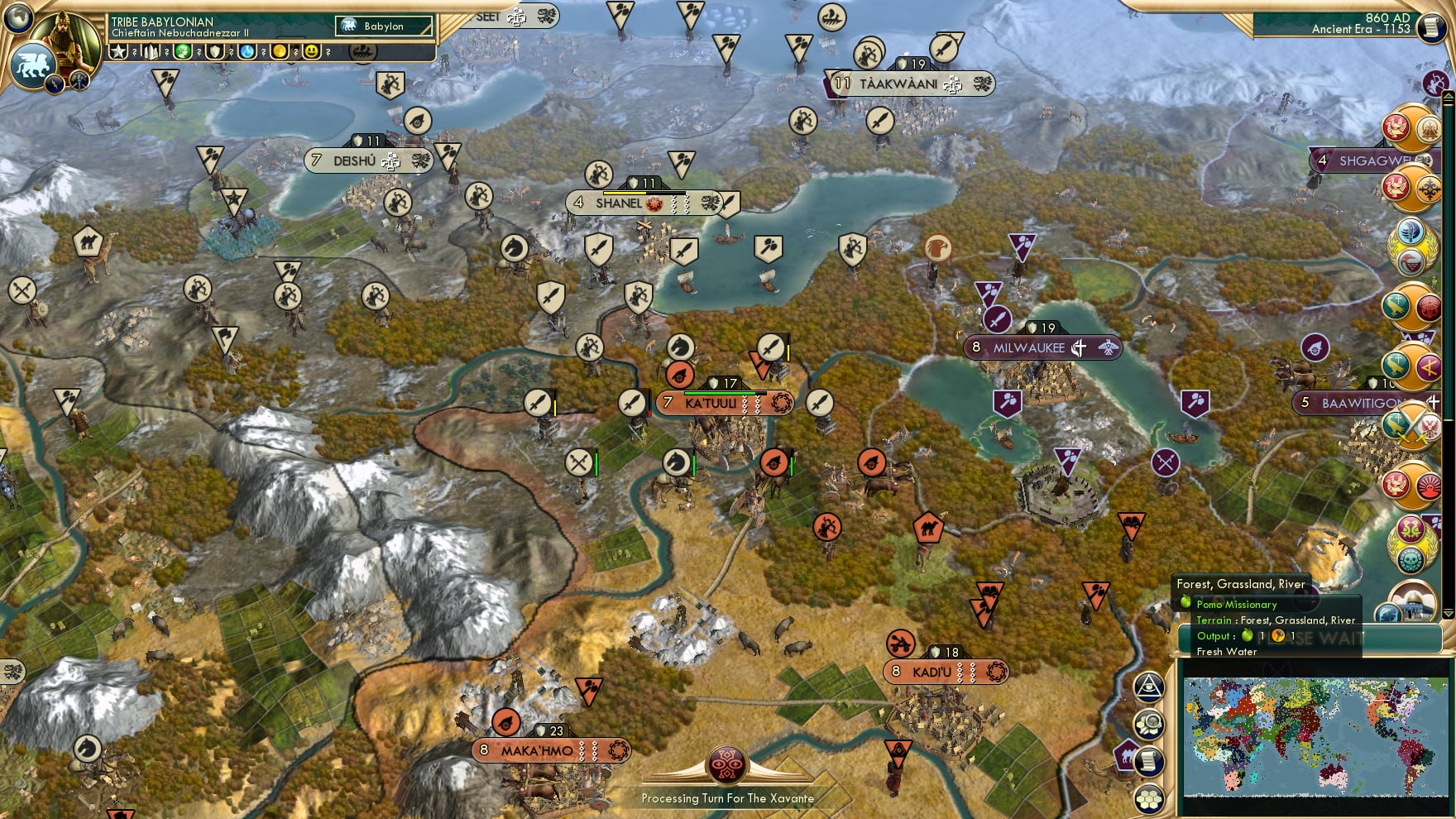Open the Notification Log scroll icon
The height and width of the screenshot is (819, 1456).
(1148, 760)
